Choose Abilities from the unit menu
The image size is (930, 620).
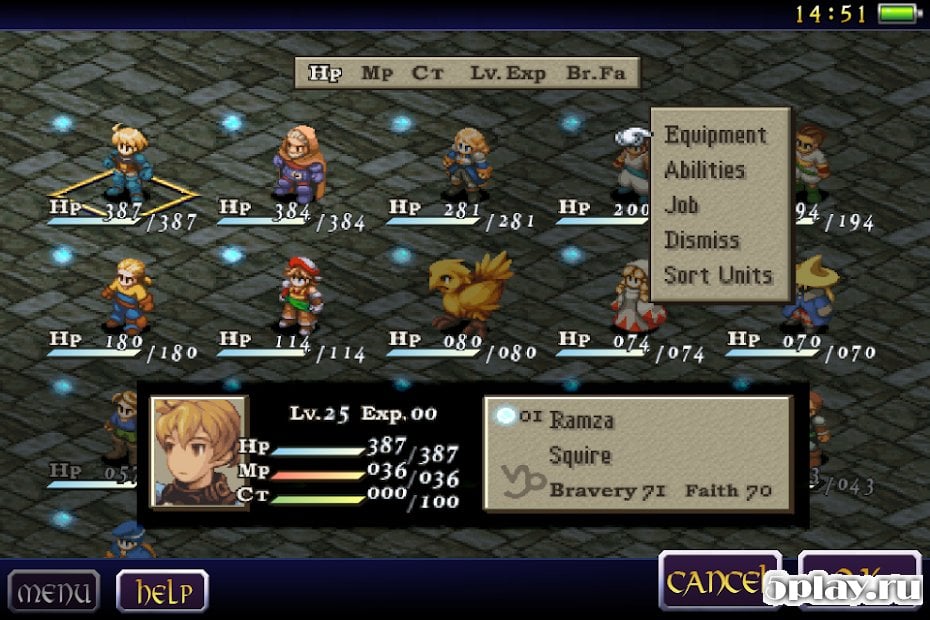(x=705, y=170)
